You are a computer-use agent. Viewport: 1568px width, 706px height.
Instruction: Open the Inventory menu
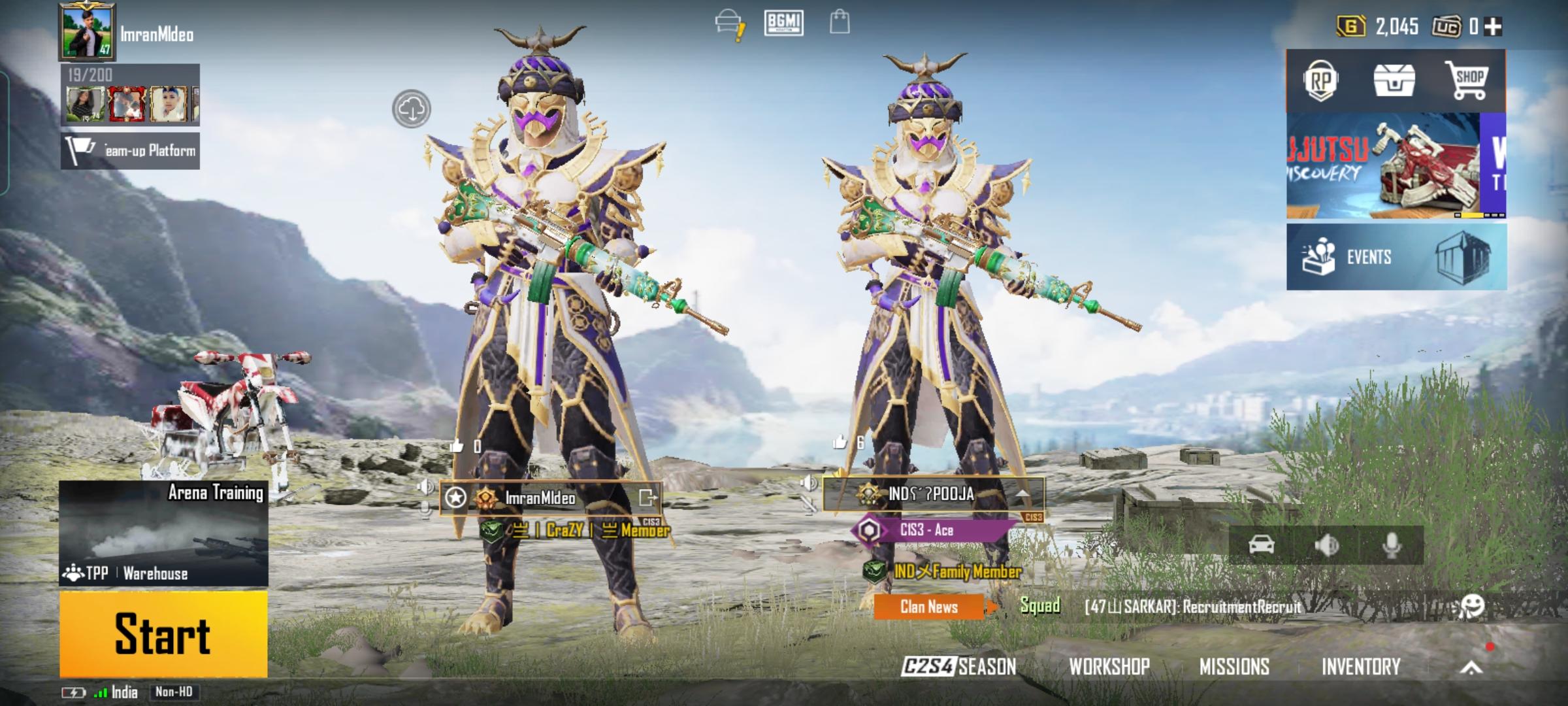tap(1361, 666)
